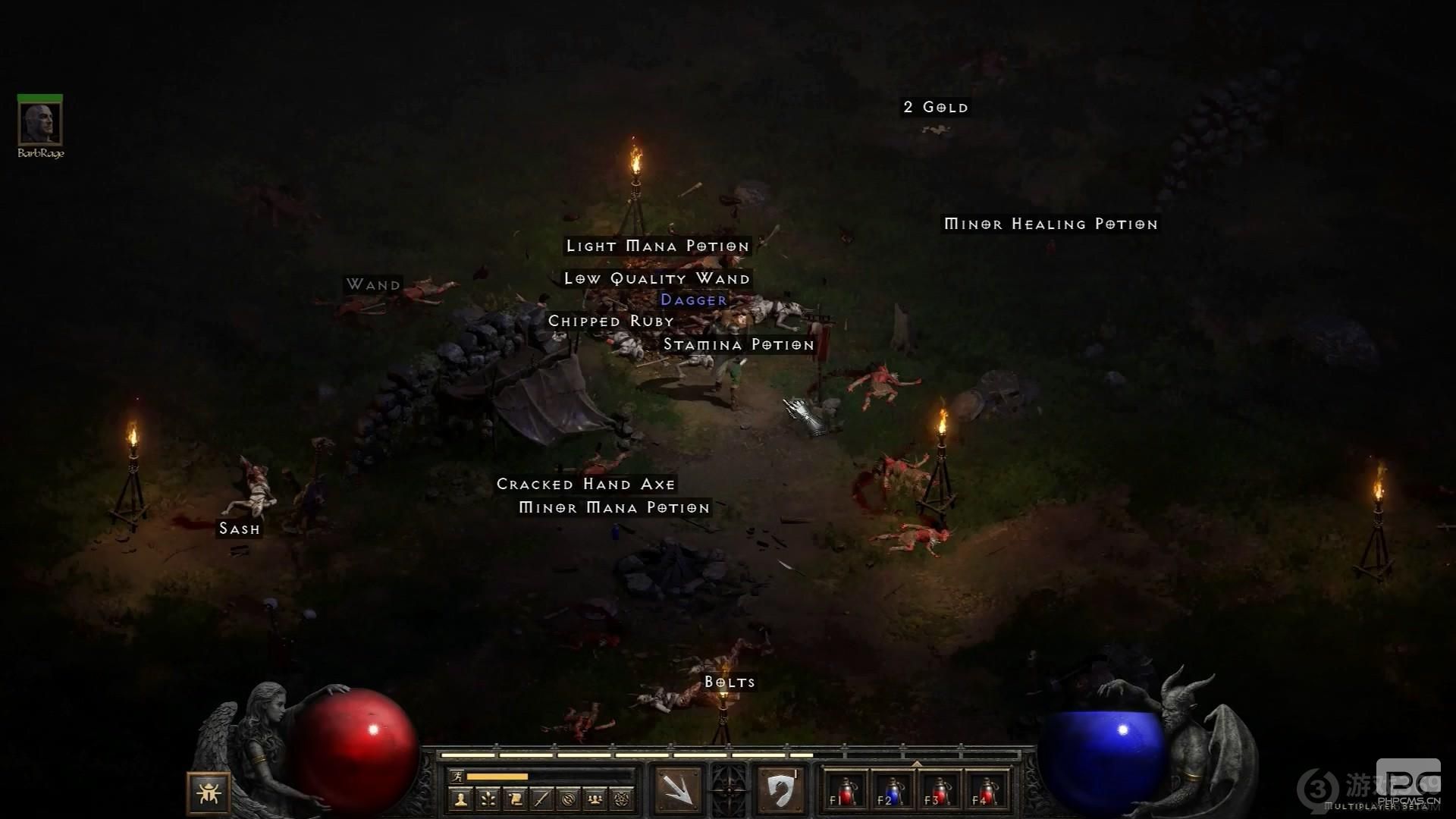
Task: Open the character sheet bust icon
Action: 460,799
